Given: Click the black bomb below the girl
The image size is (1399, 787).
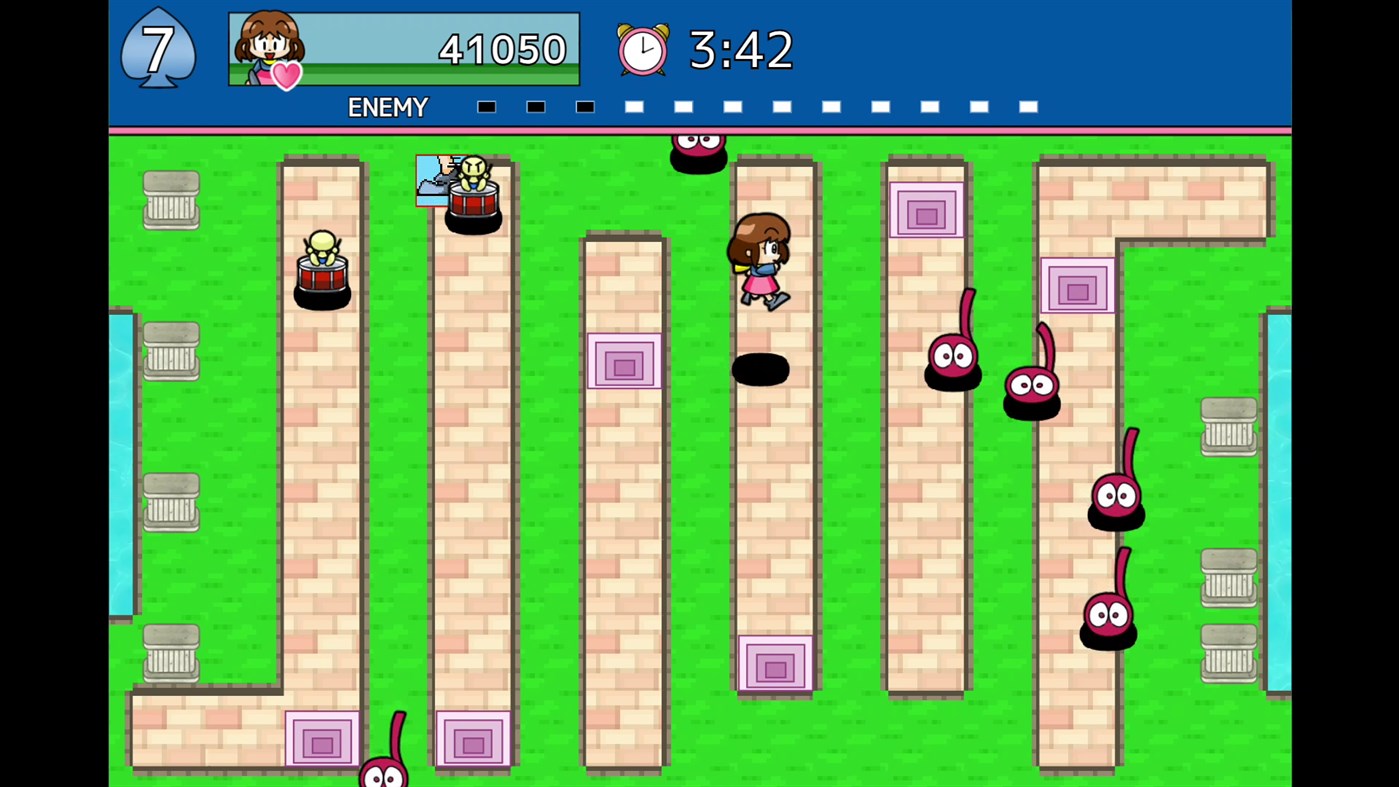Looking at the screenshot, I should point(762,371).
